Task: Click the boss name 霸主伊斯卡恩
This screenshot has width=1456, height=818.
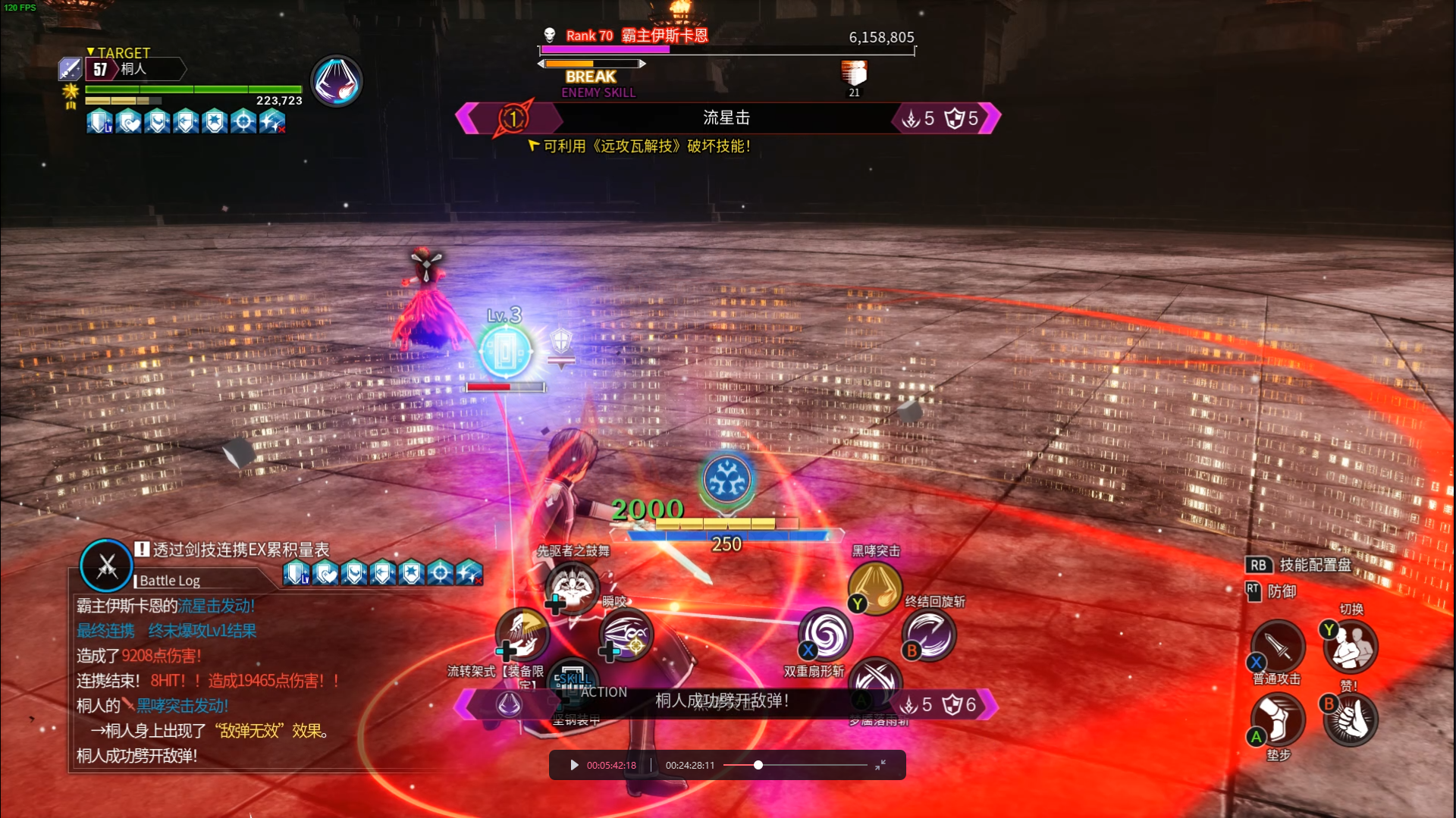Action: pyautogui.click(x=664, y=36)
